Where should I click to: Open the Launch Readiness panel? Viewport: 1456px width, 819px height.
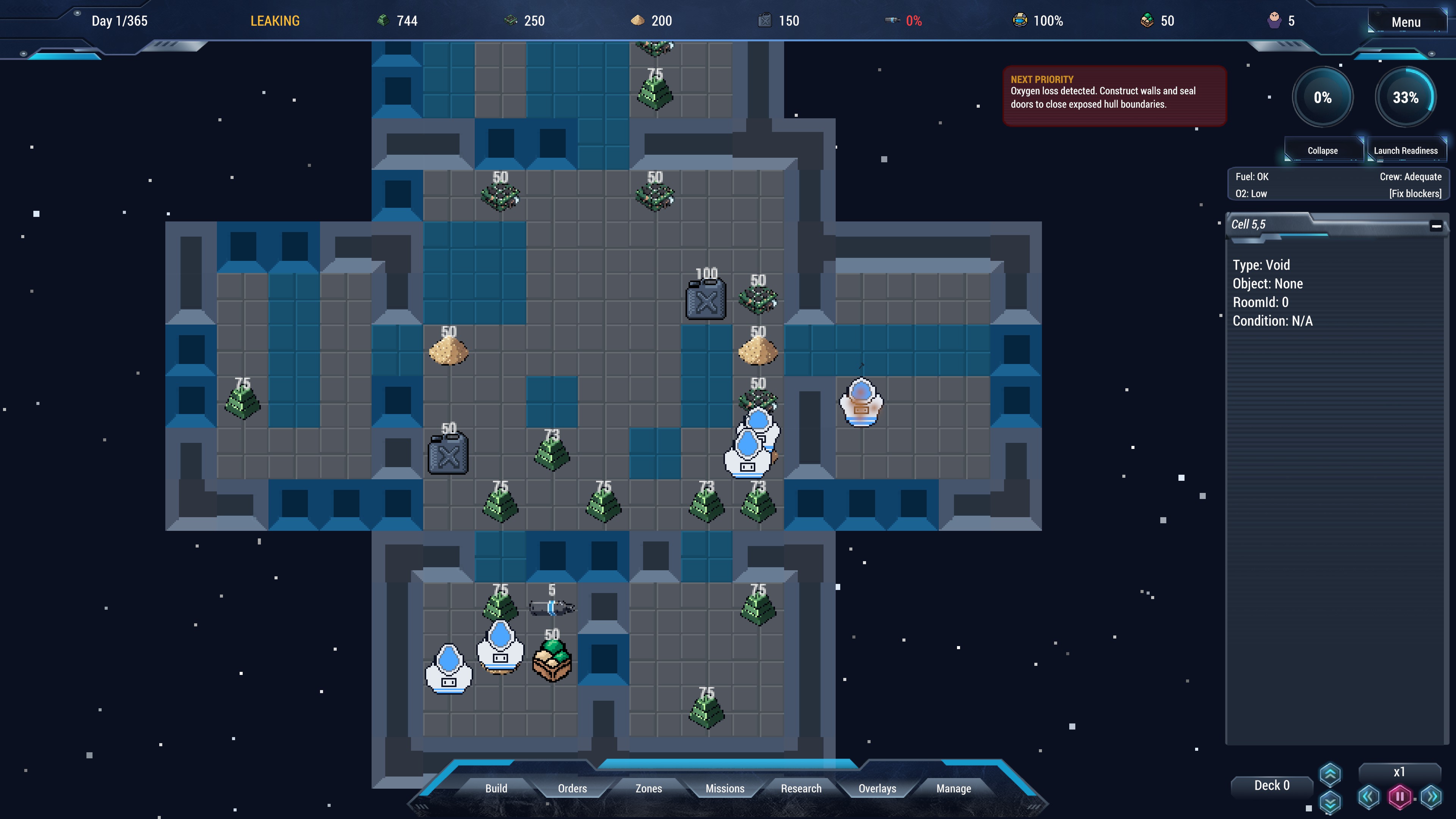click(x=1406, y=151)
